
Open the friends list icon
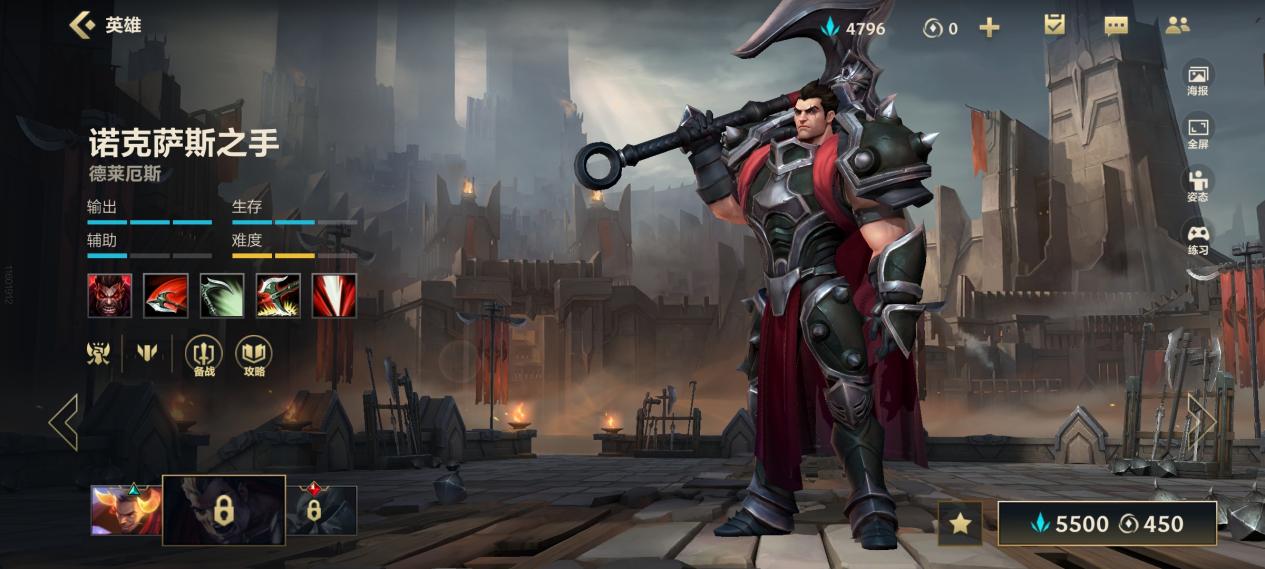pyautogui.click(x=1177, y=27)
